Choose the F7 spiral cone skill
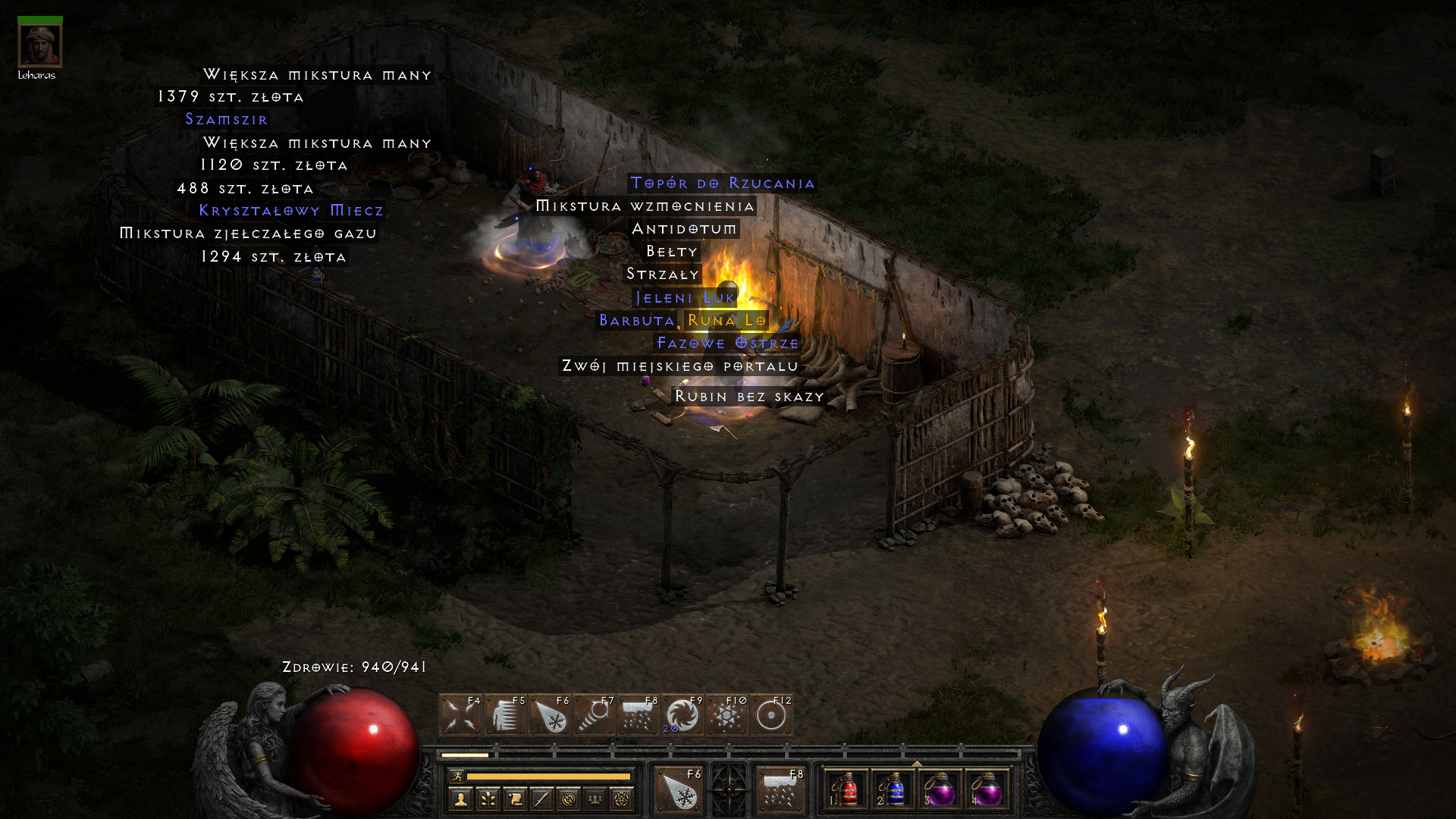Viewport: 1456px width, 819px height. pyautogui.click(x=594, y=715)
